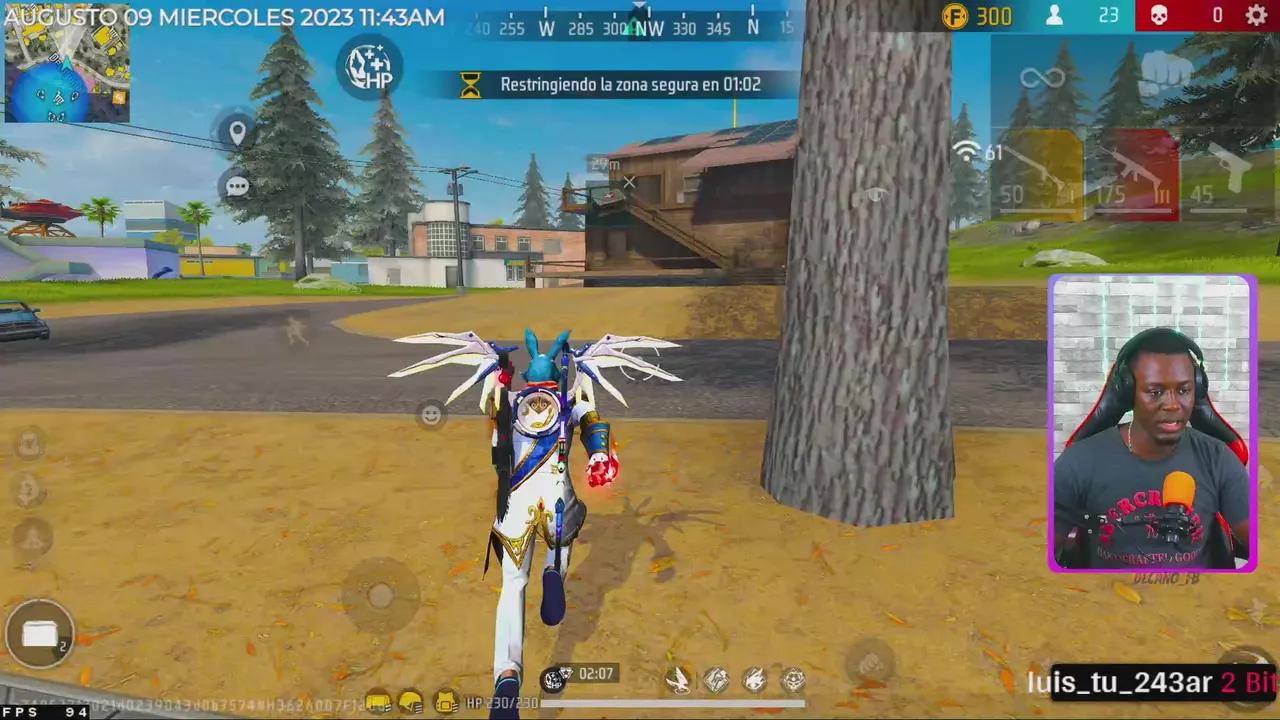The image size is (1280, 720).
Task: Activate the fire skill on the action bar
Action: coord(755,680)
